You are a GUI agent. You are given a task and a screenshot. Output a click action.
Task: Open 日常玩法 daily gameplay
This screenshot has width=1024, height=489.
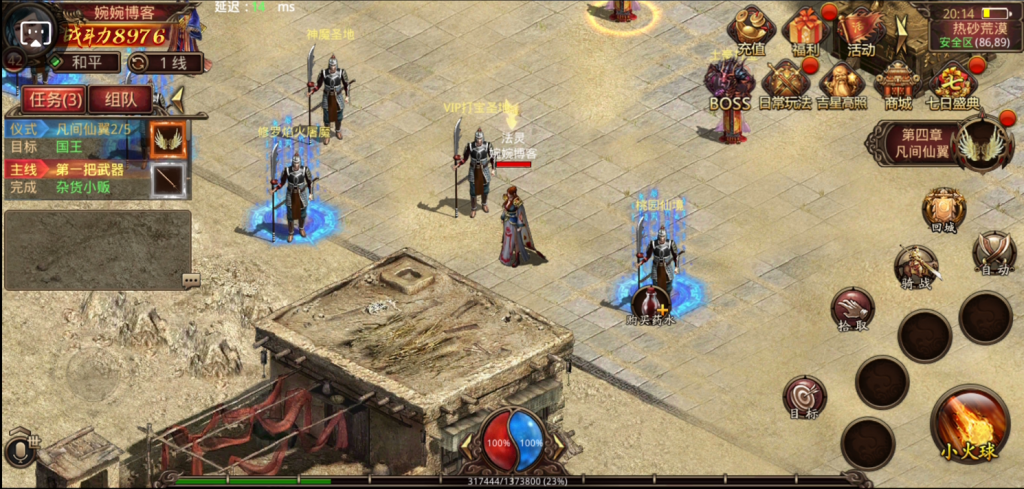[786, 84]
